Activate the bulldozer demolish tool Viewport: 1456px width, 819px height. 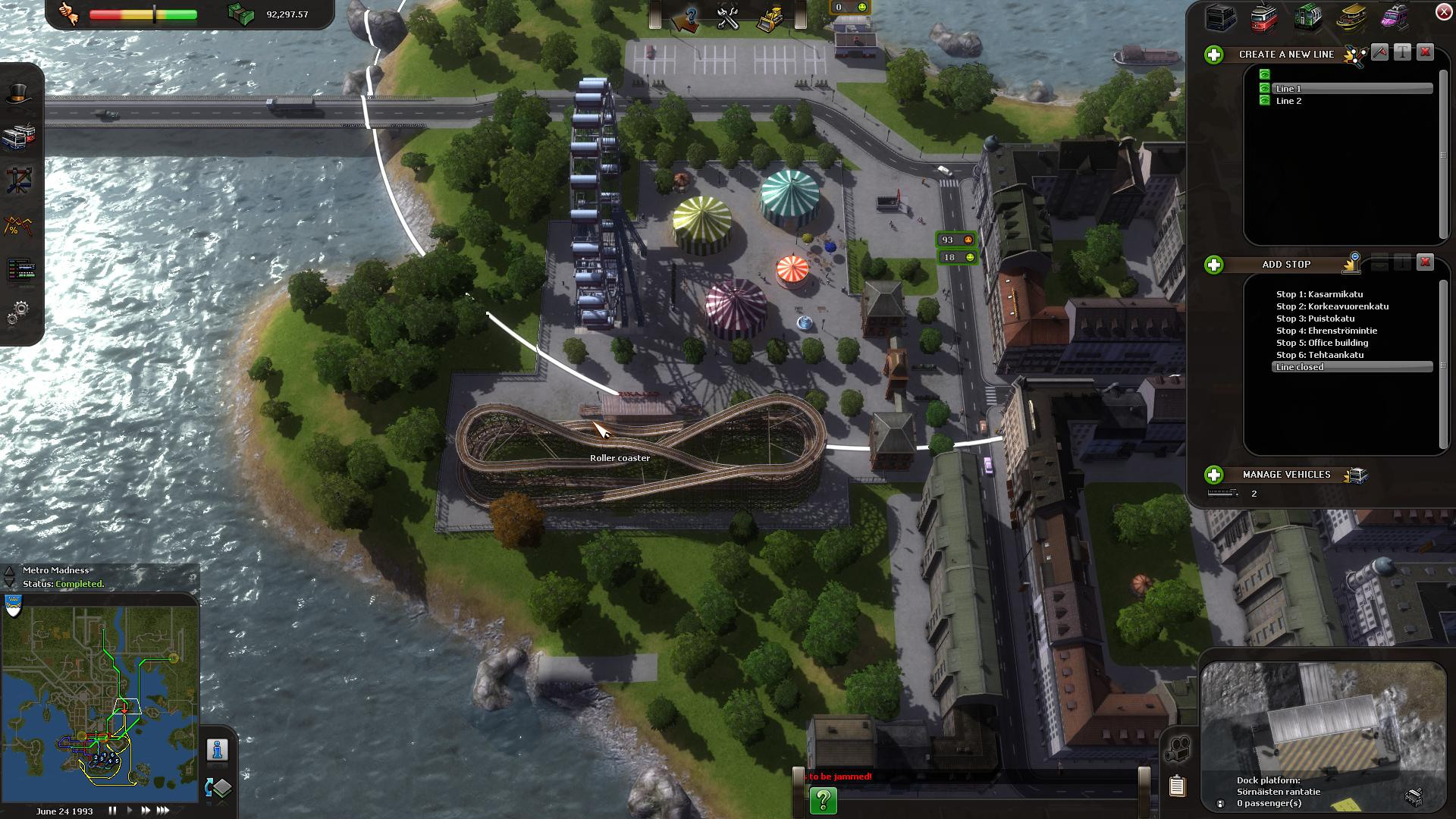pyautogui.click(x=770, y=18)
